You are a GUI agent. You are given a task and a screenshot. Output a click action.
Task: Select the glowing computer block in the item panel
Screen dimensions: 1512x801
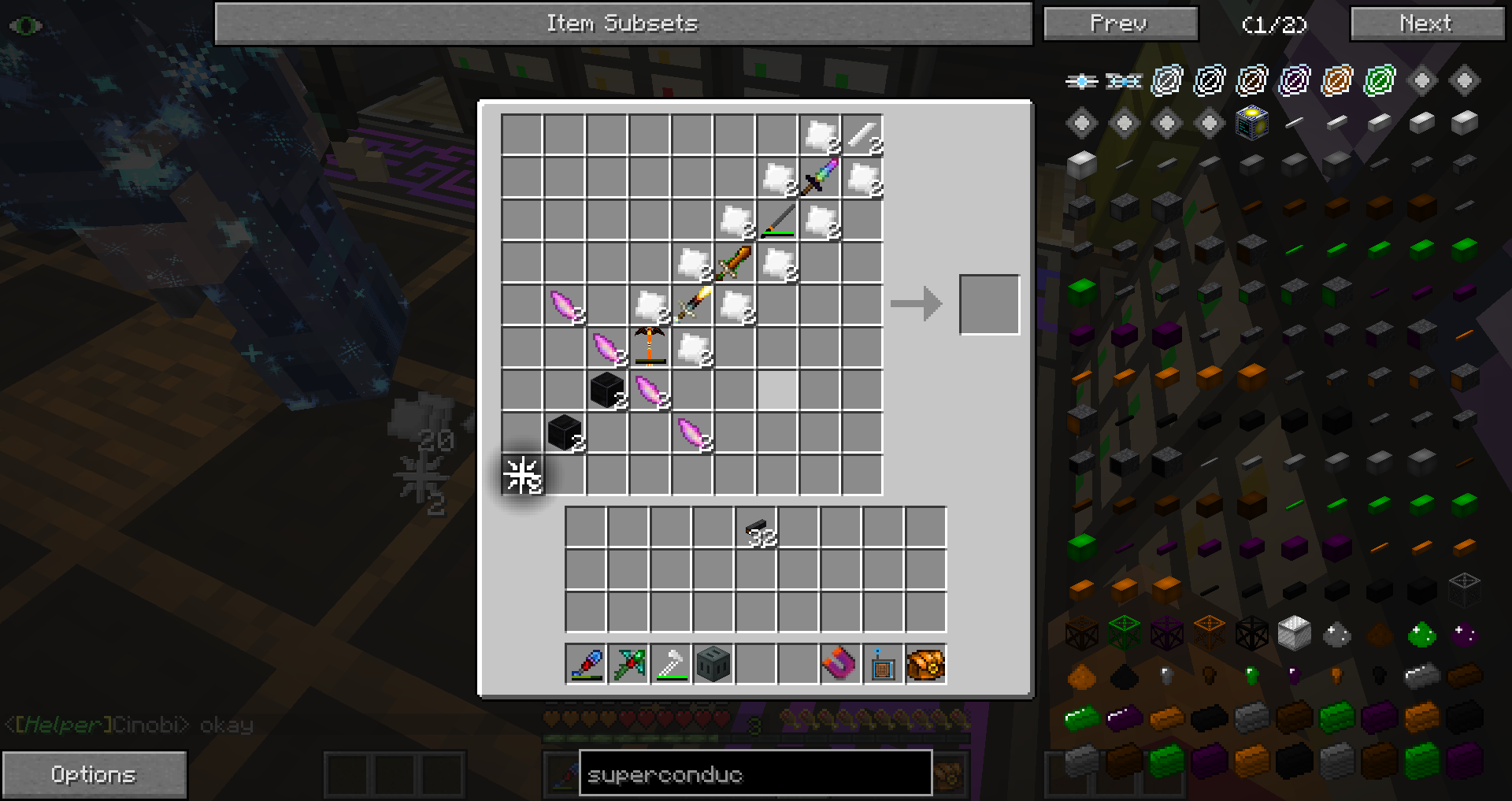1251,121
